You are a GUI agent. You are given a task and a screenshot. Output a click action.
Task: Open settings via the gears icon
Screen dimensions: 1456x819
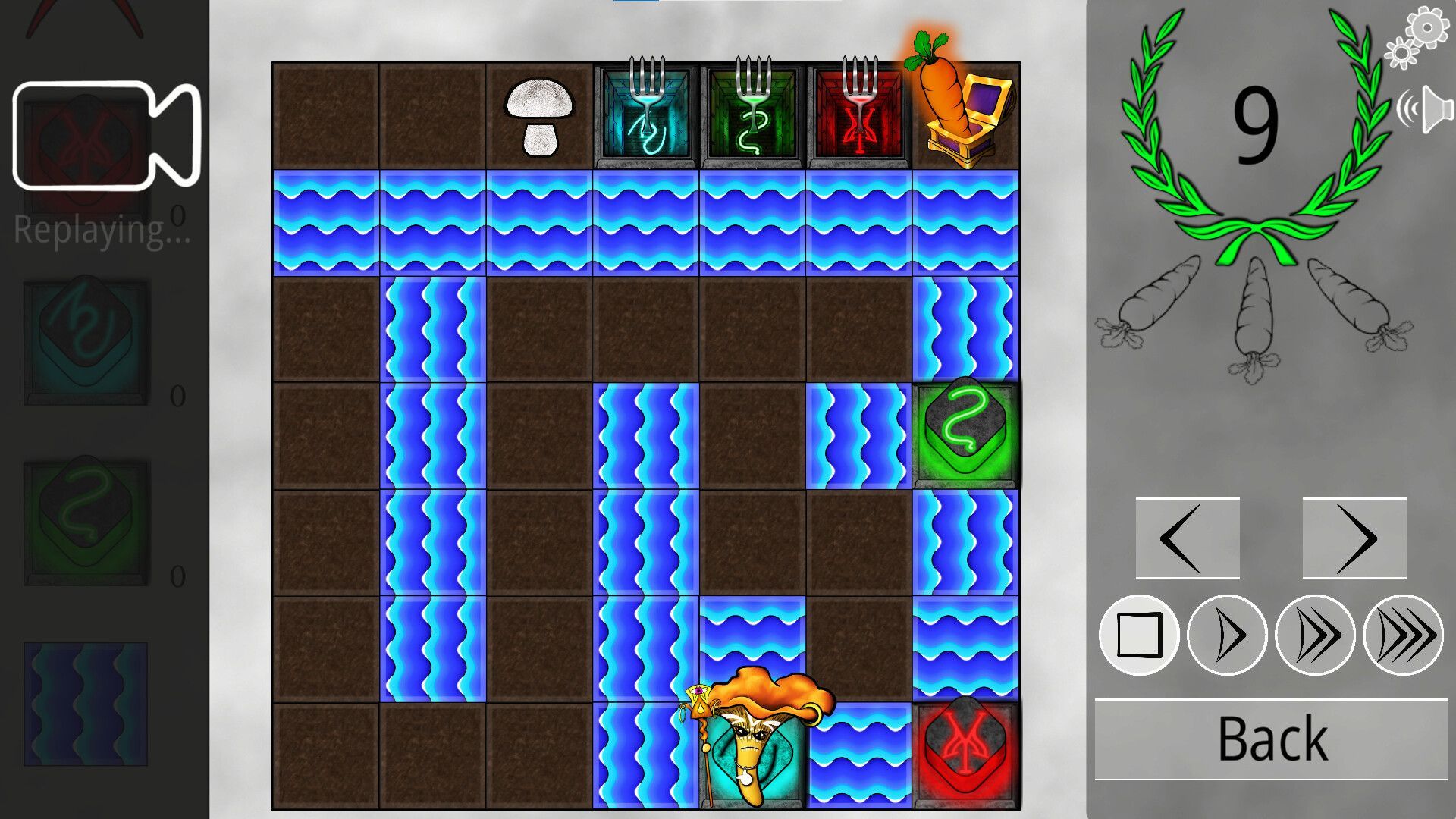(x=1417, y=36)
